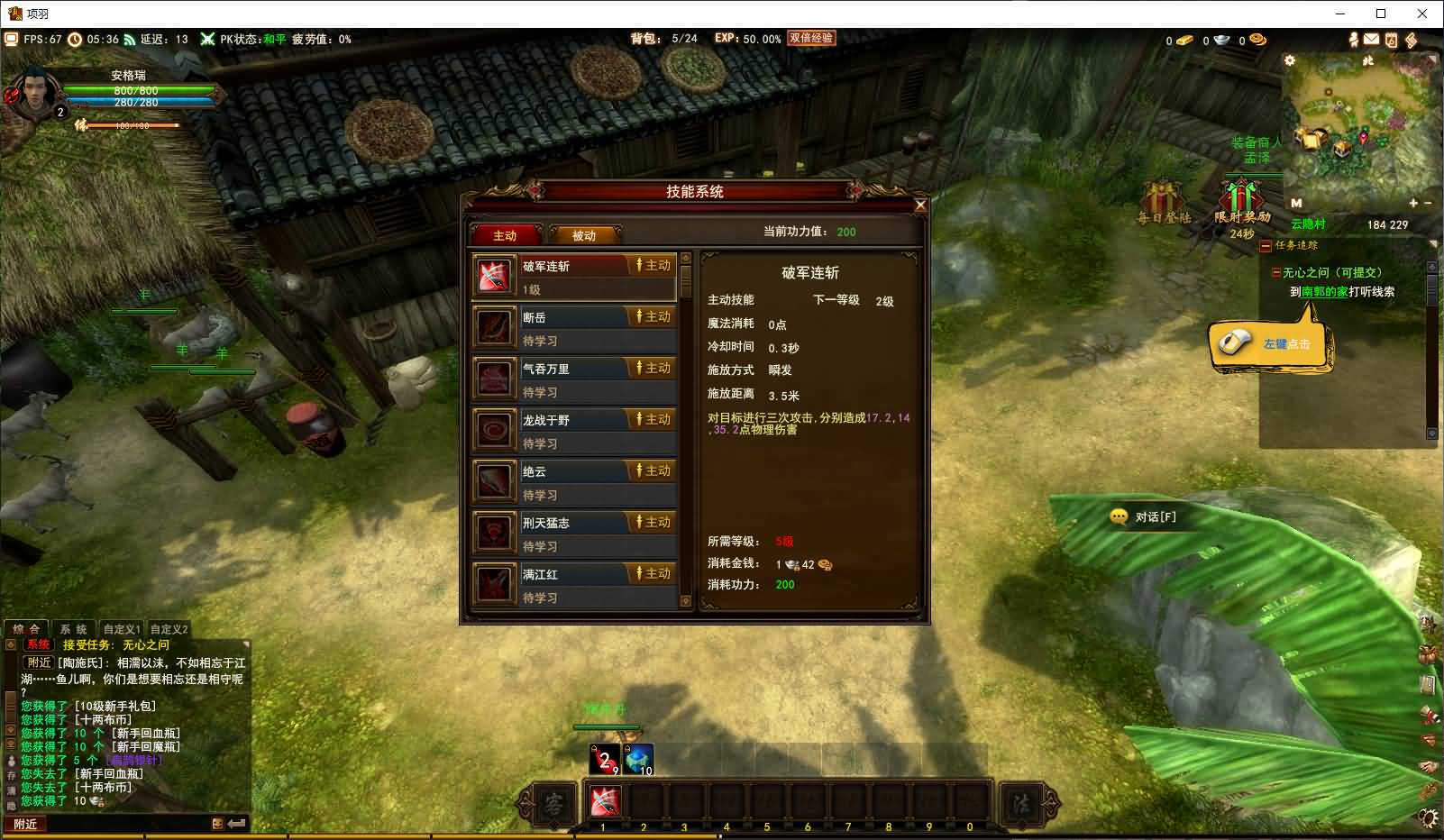Use the red health potion quick slot

click(x=604, y=760)
